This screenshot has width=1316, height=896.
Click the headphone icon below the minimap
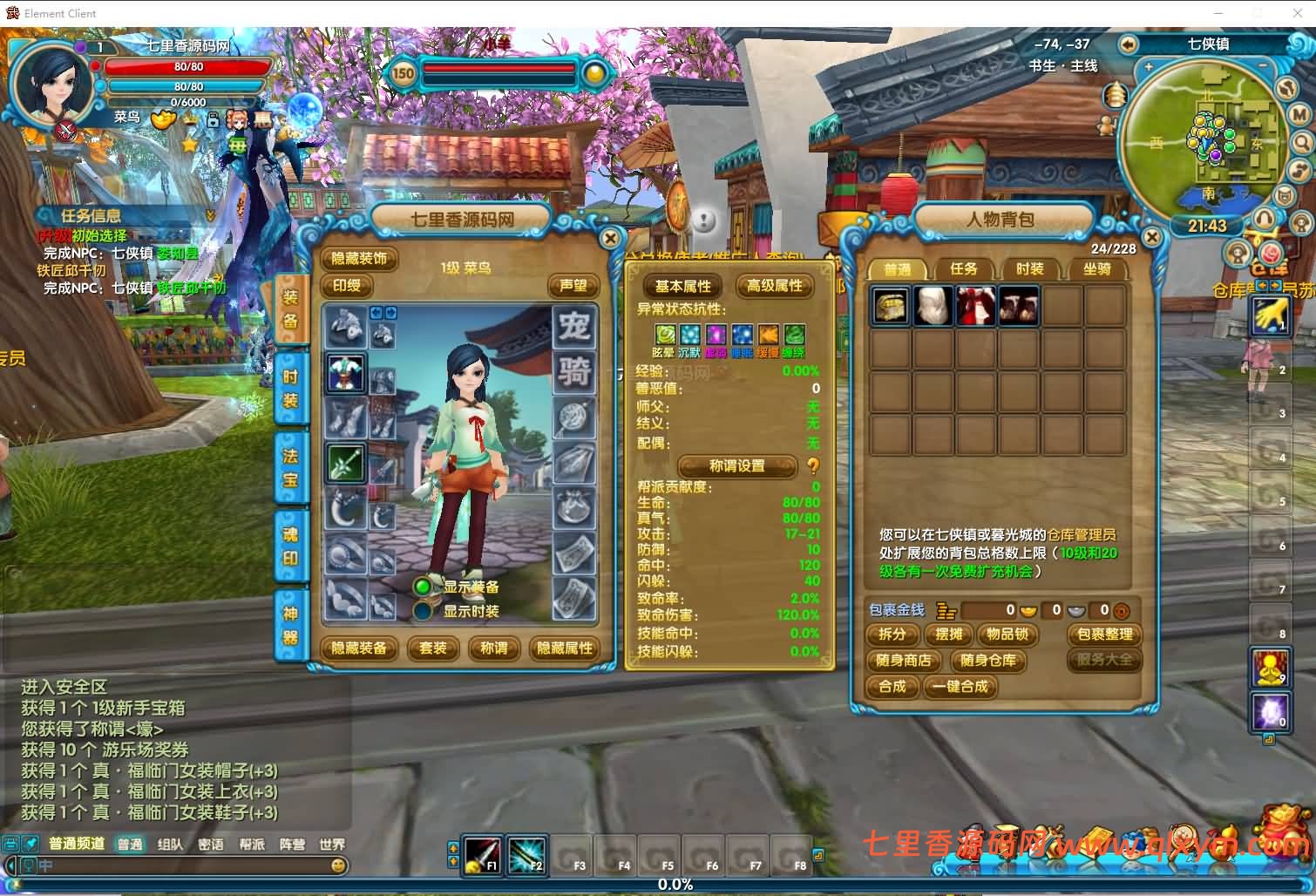click(1265, 218)
